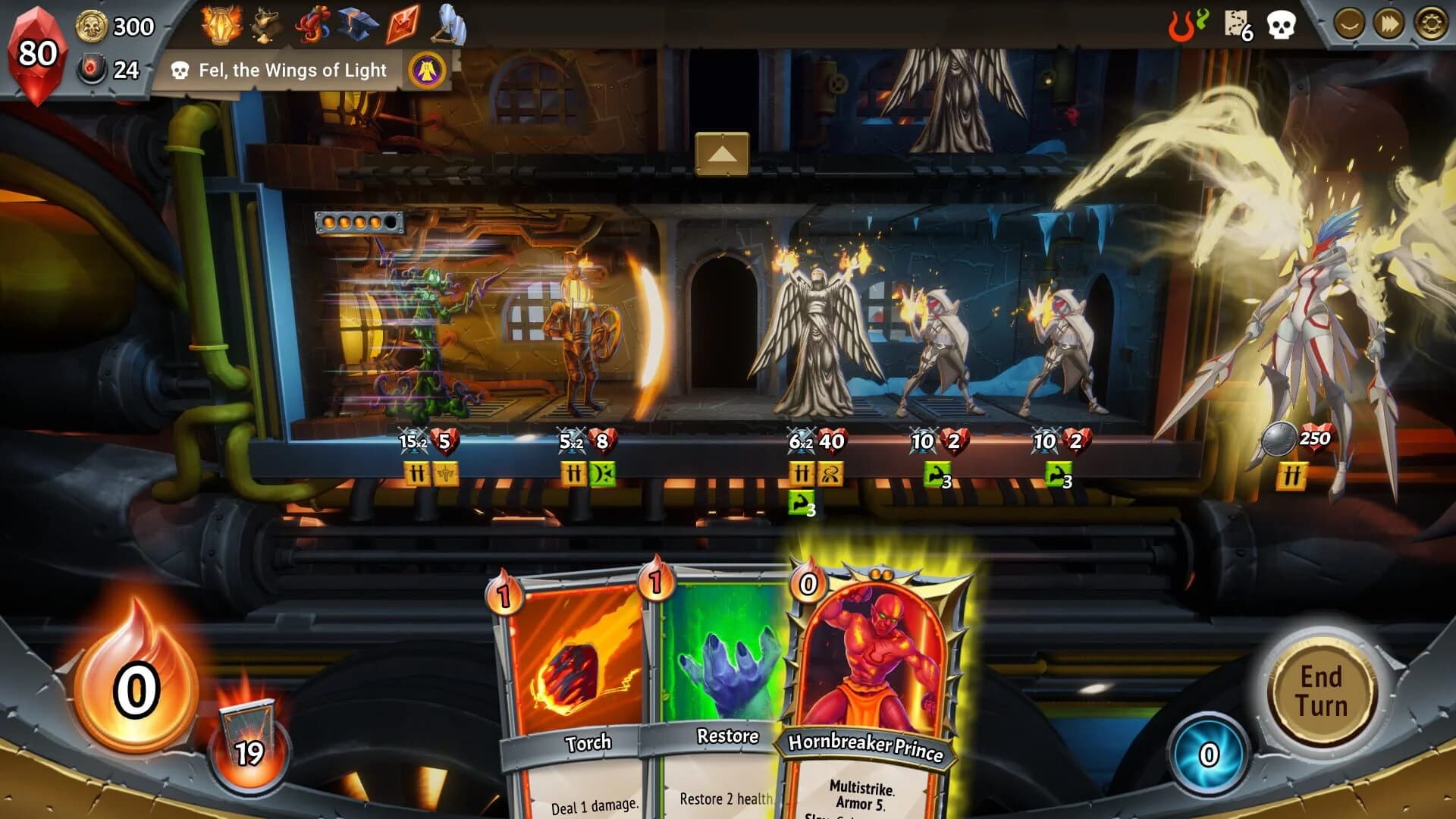The height and width of the screenshot is (819, 1456).
Task: Click the draw pile showing 19 cards
Action: (248, 735)
